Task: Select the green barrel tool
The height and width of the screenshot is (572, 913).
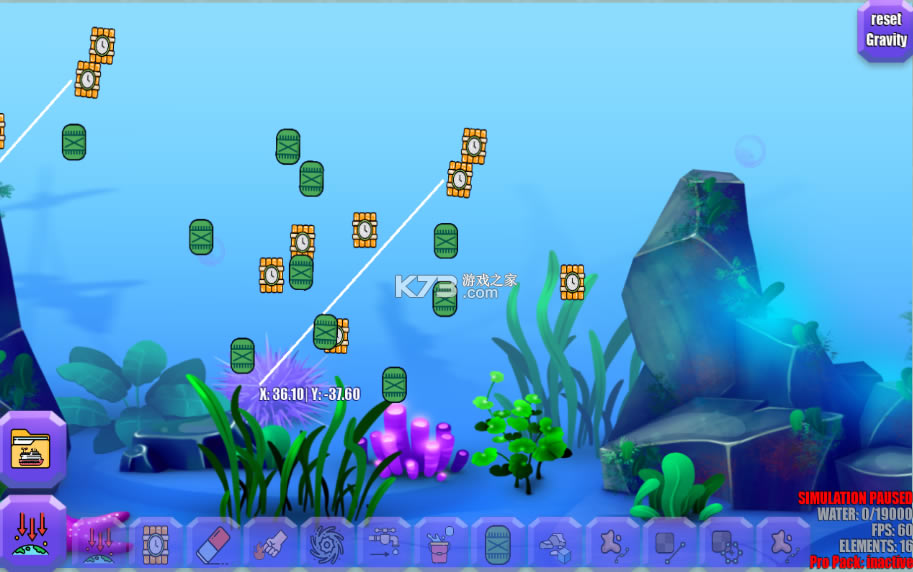Action: (498, 544)
